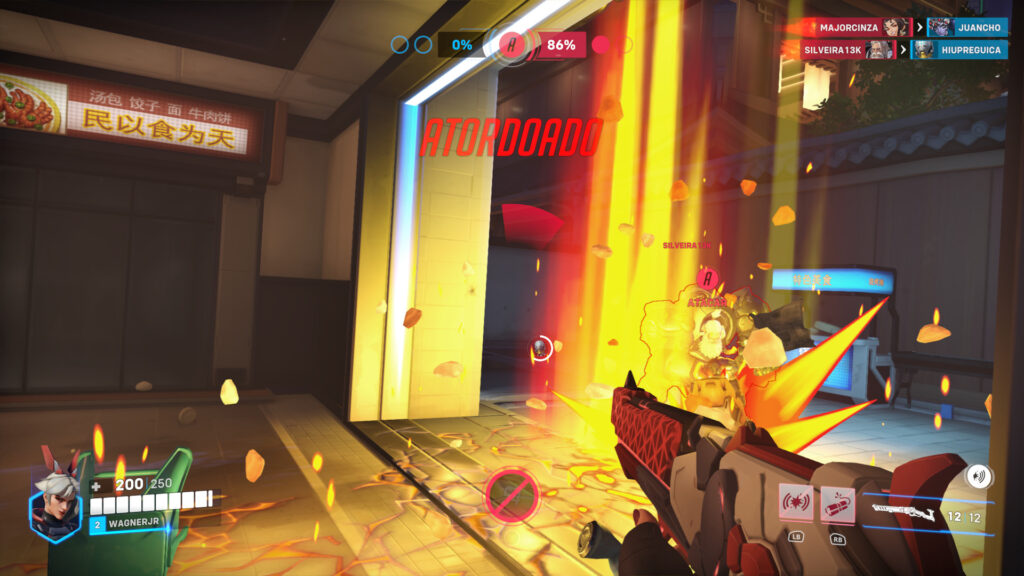This screenshot has height=576, width=1024.
Task: Click the ultimate unavailable circle icon
Action: 511,495
